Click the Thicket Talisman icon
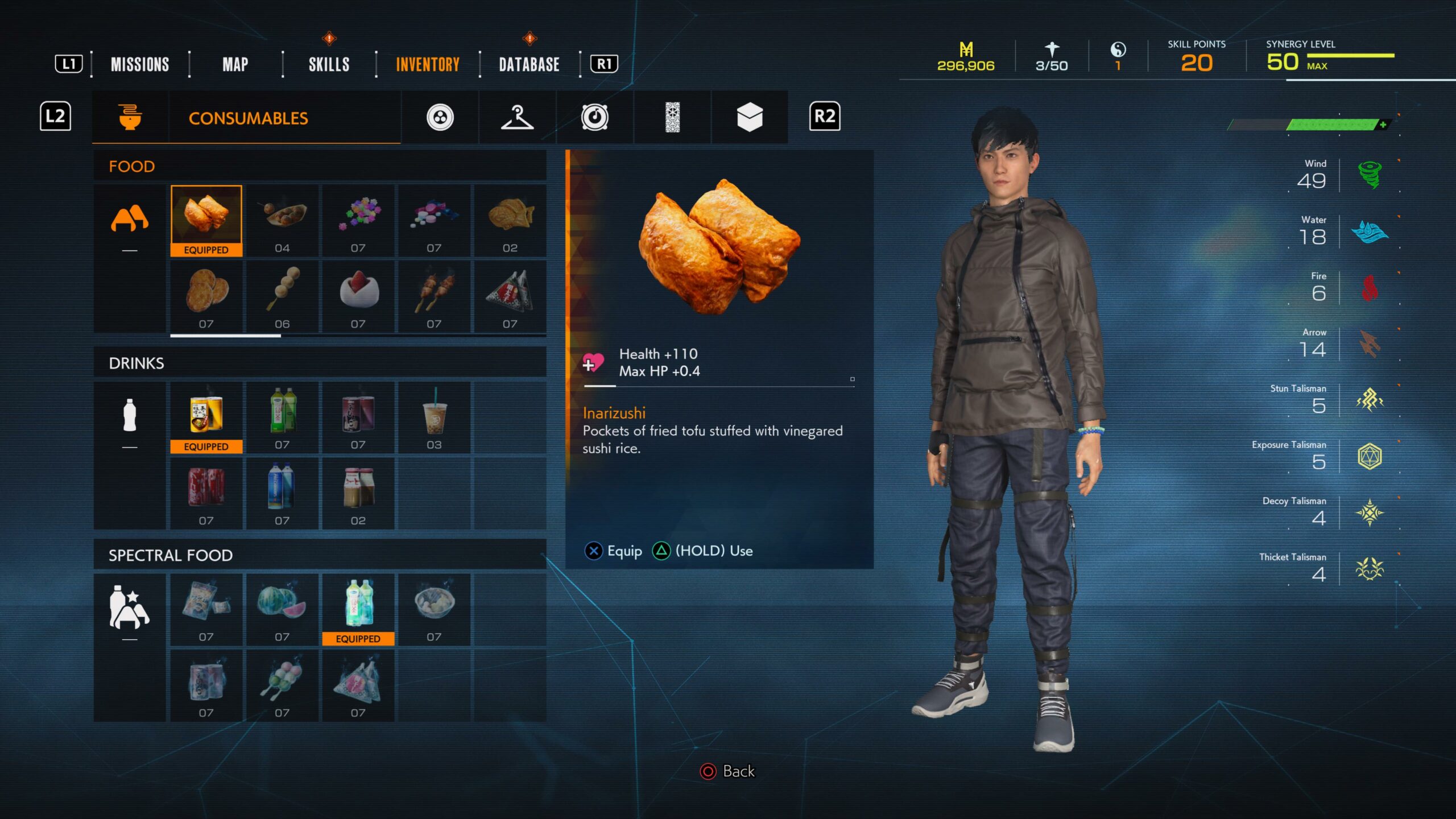Viewport: 1456px width, 819px height. 1371,569
